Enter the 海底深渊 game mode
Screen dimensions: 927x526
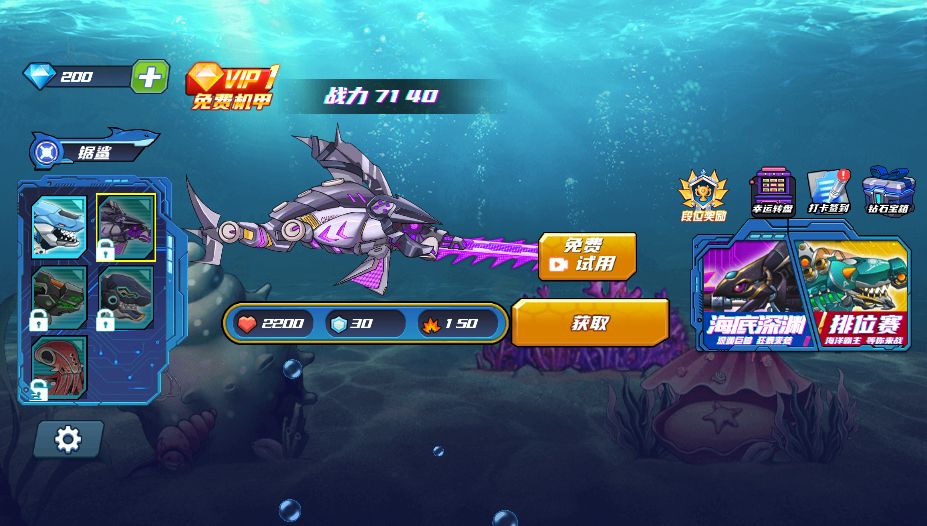pyautogui.click(x=747, y=293)
